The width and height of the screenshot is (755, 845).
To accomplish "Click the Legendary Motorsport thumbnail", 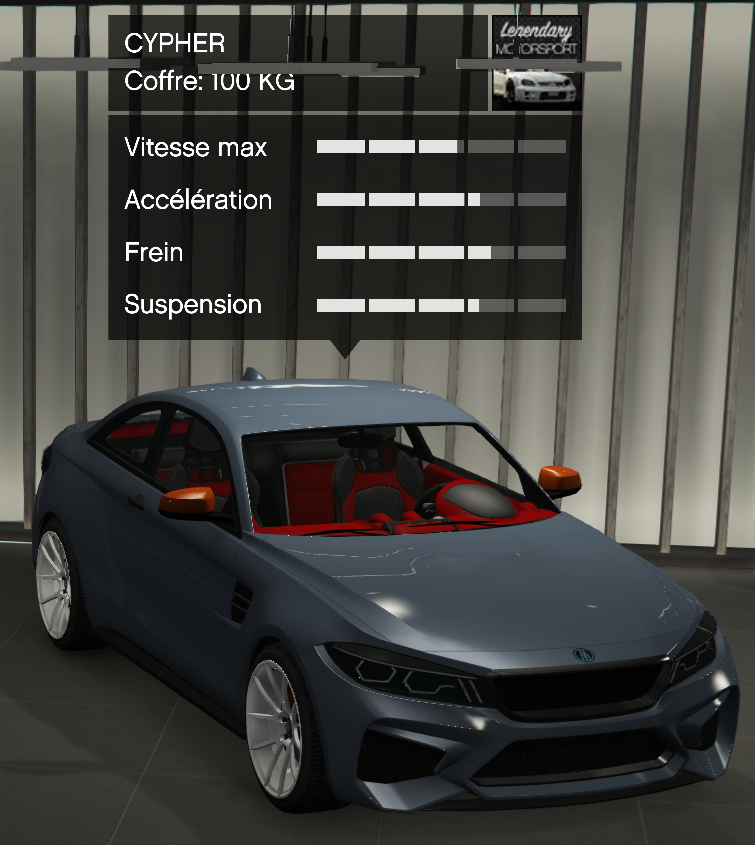I will tap(536, 62).
